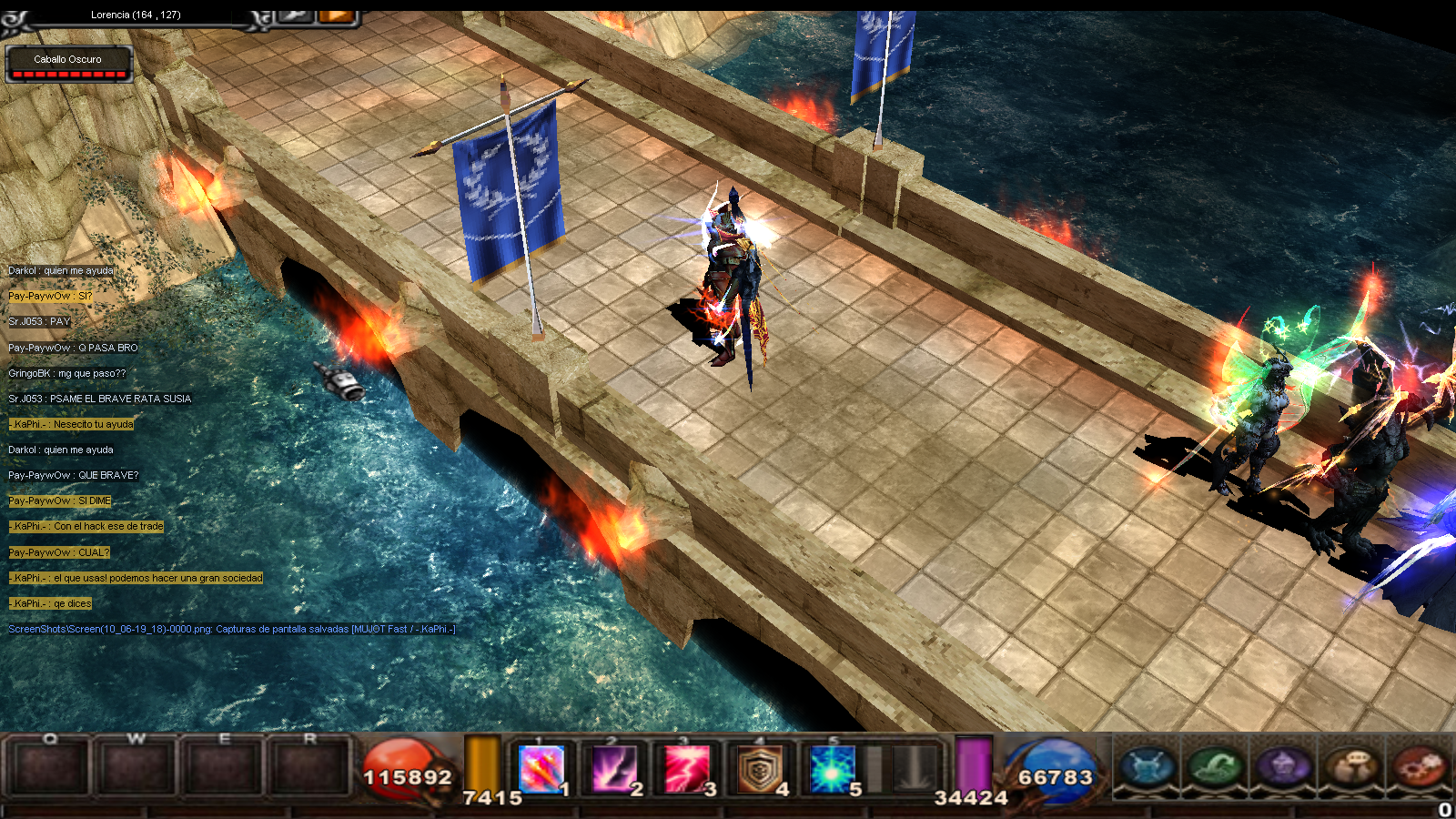Trigger the shield emblem skill in slot 4
This screenshot has height=819, width=1456.
click(x=760, y=769)
